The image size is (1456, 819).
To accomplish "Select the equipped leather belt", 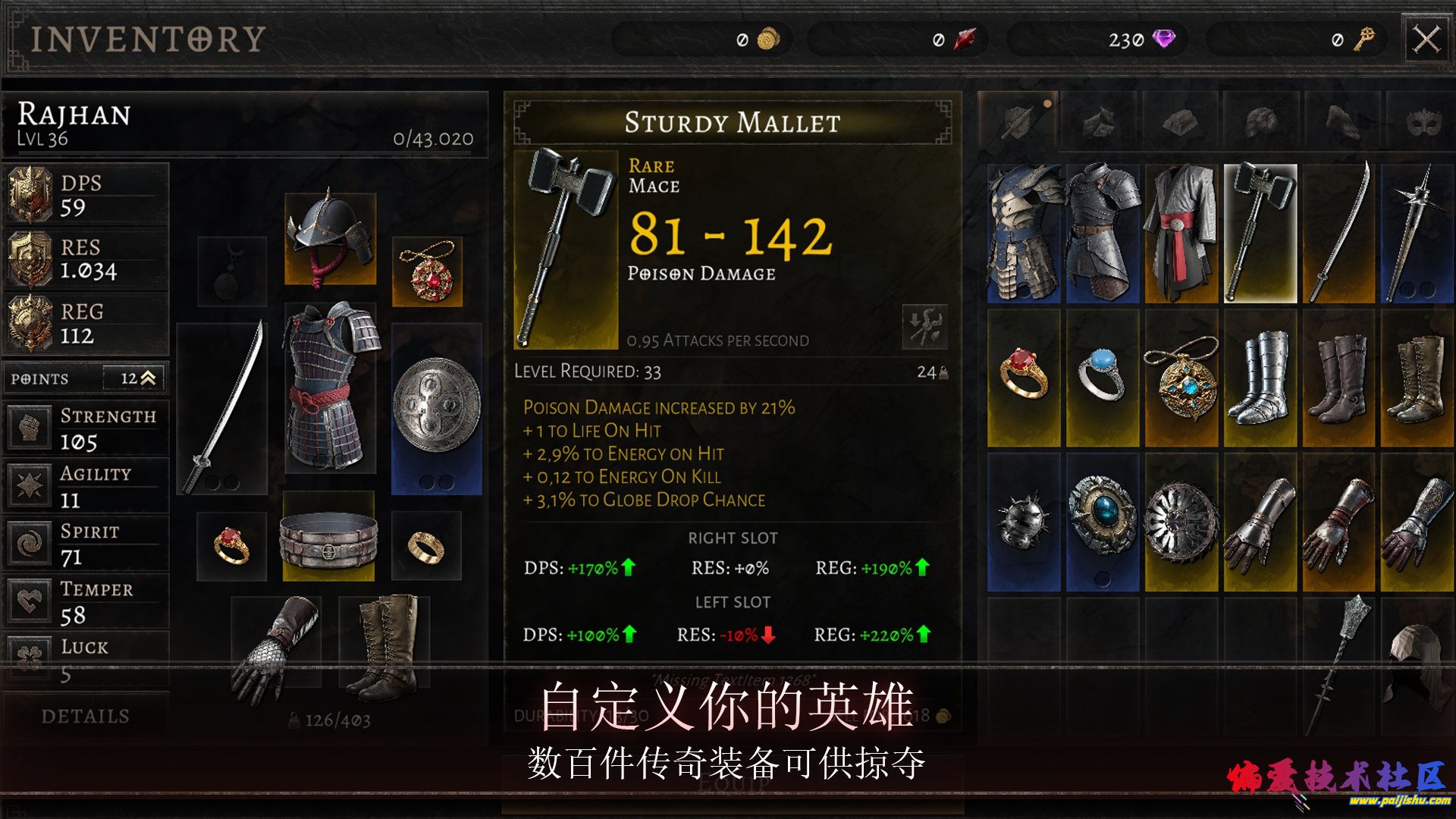I will (328, 537).
